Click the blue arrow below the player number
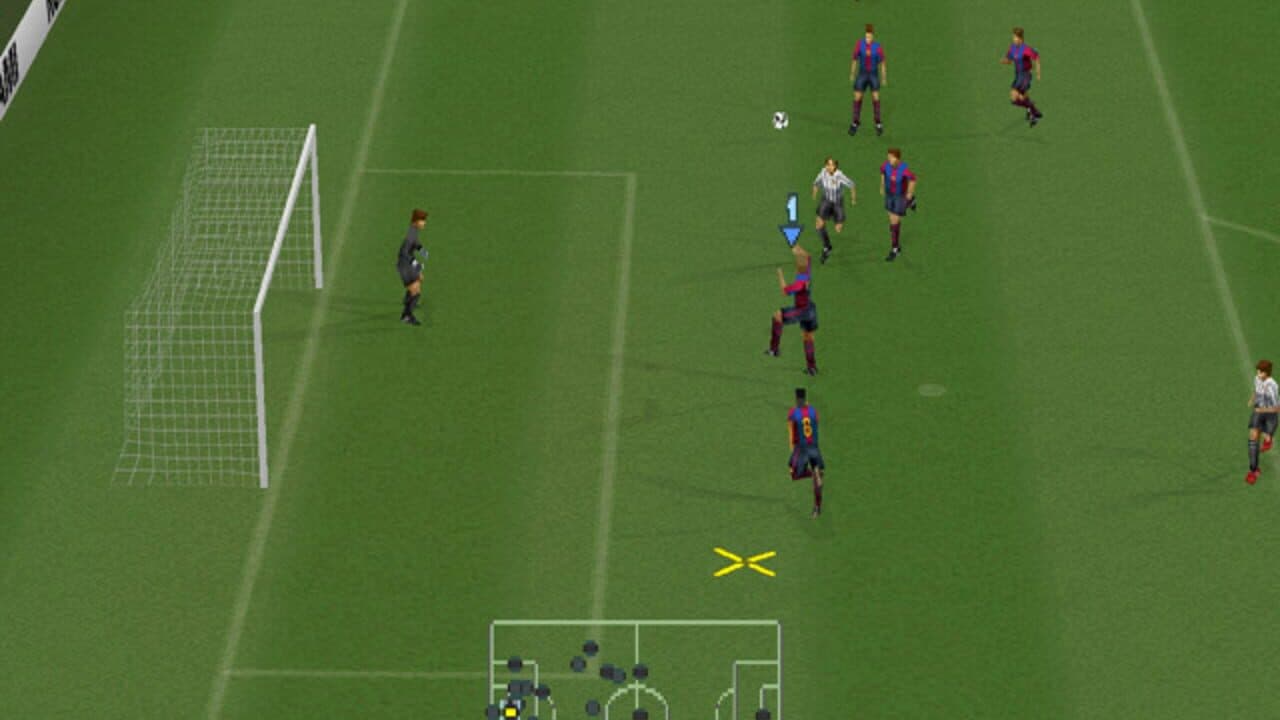This screenshot has width=1280, height=720. point(790,232)
